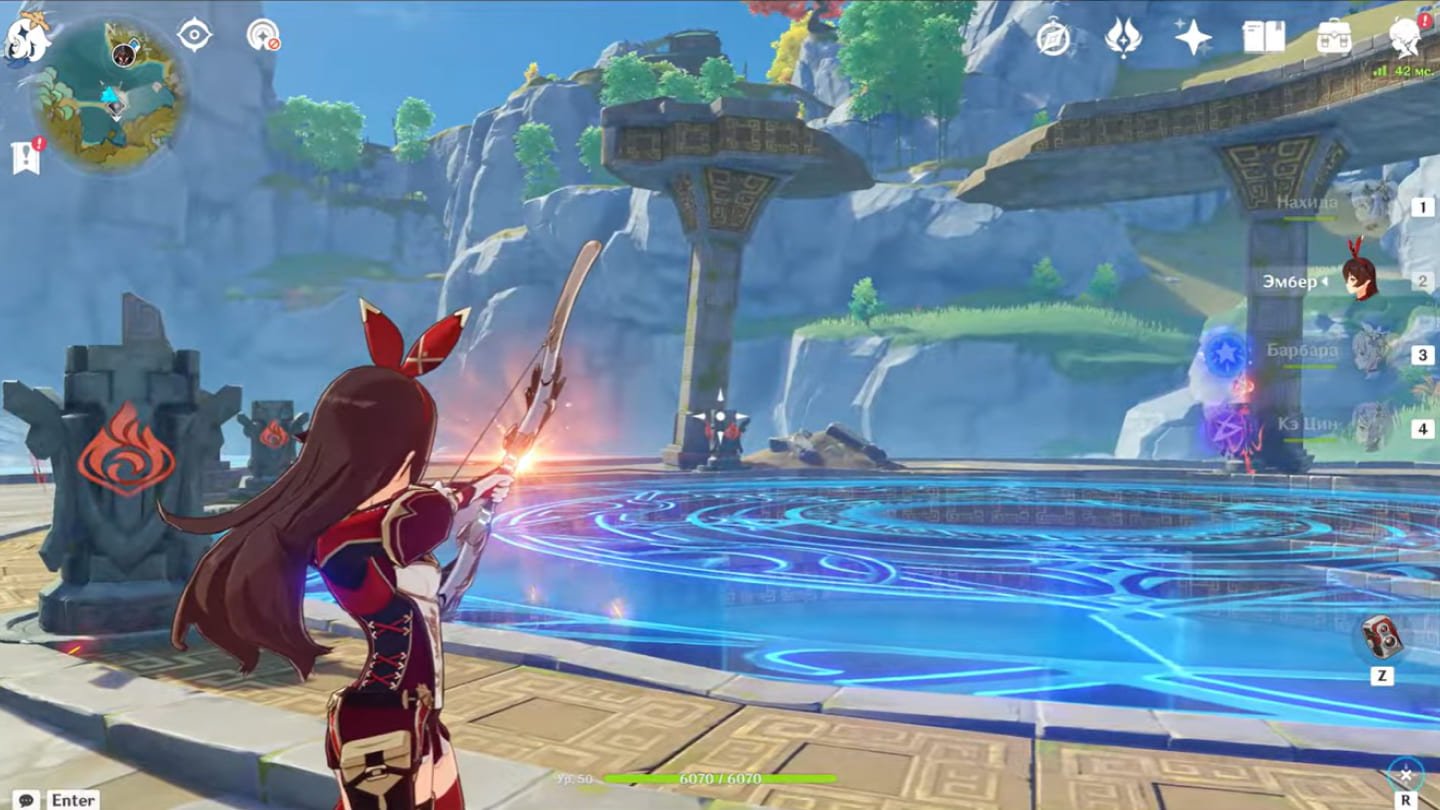1440x810 pixels.
Task: Open the four-pointed star wish icon
Action: click(x=1193, y=38)
